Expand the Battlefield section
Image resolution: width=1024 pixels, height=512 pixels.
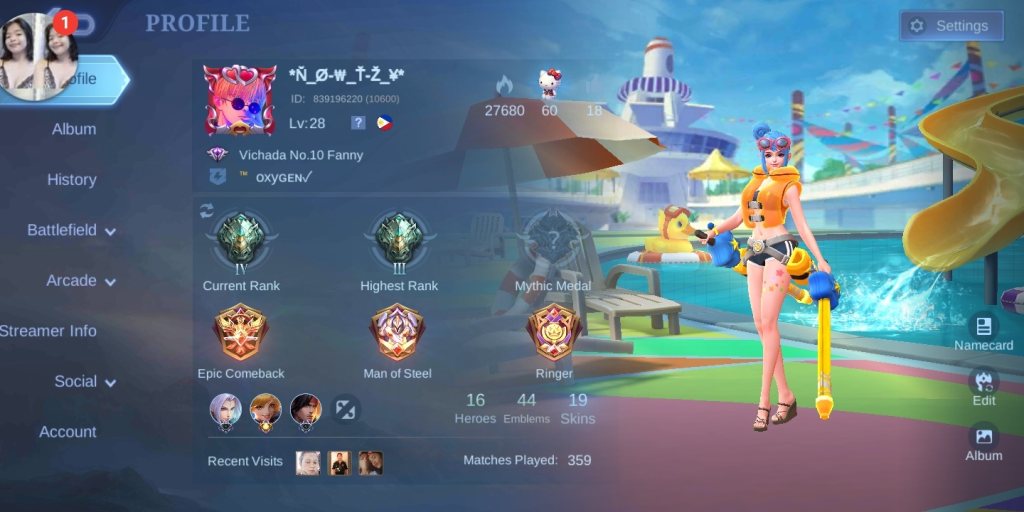pos(71,230)
